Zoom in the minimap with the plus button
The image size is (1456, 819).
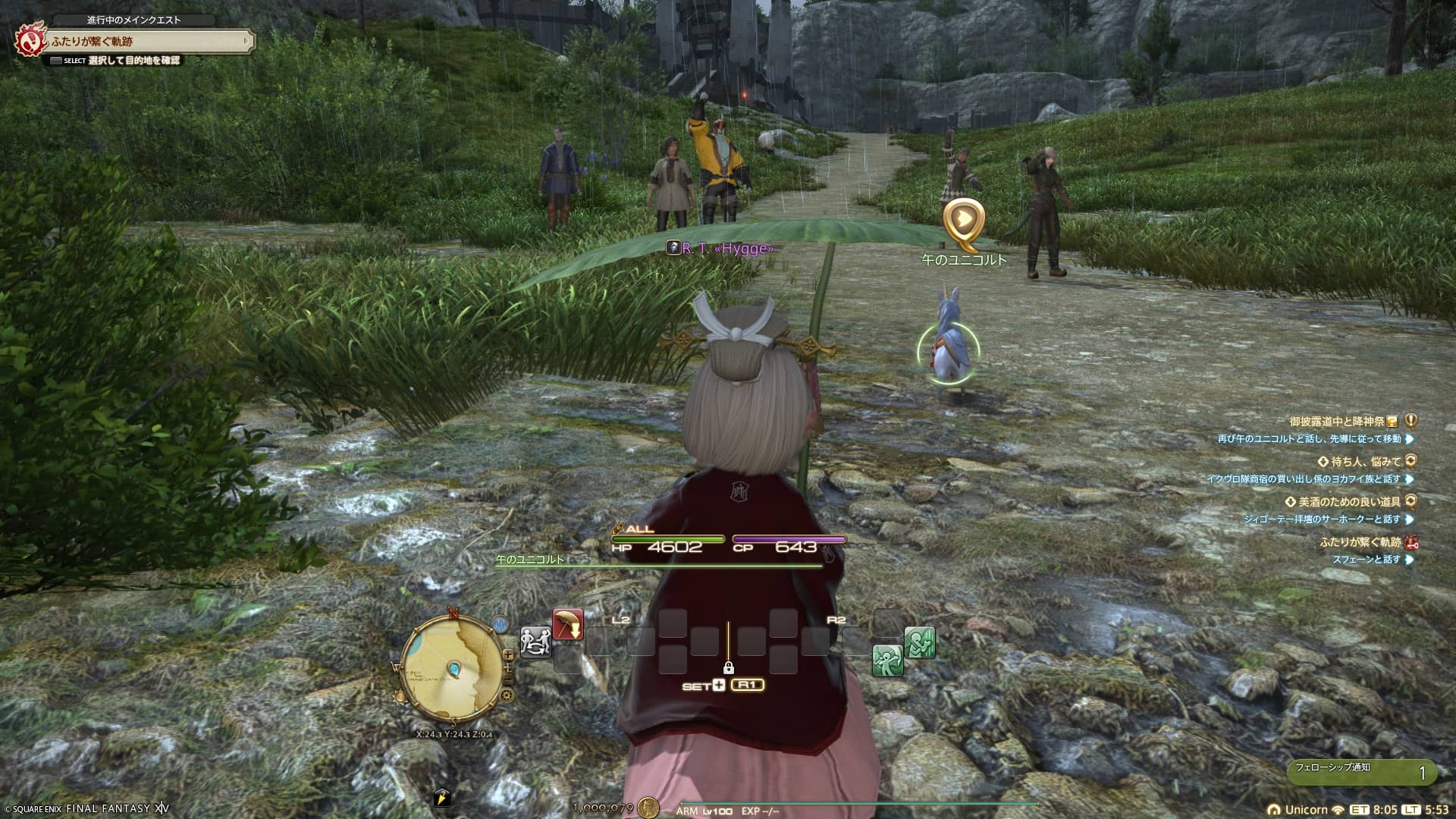508,656
